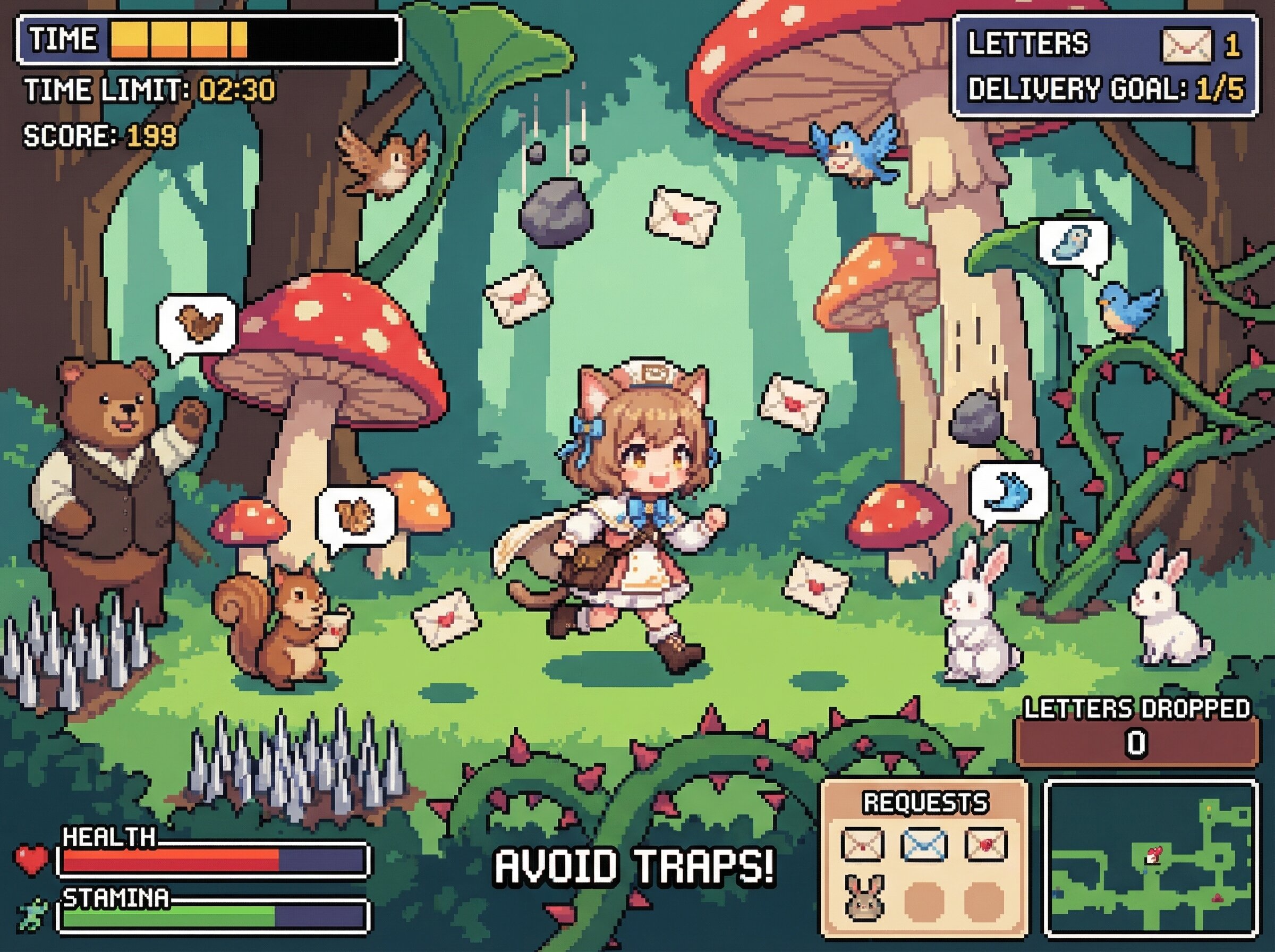Select the bunny request icon
This screenshot has width=1275, height=952.
863,897
